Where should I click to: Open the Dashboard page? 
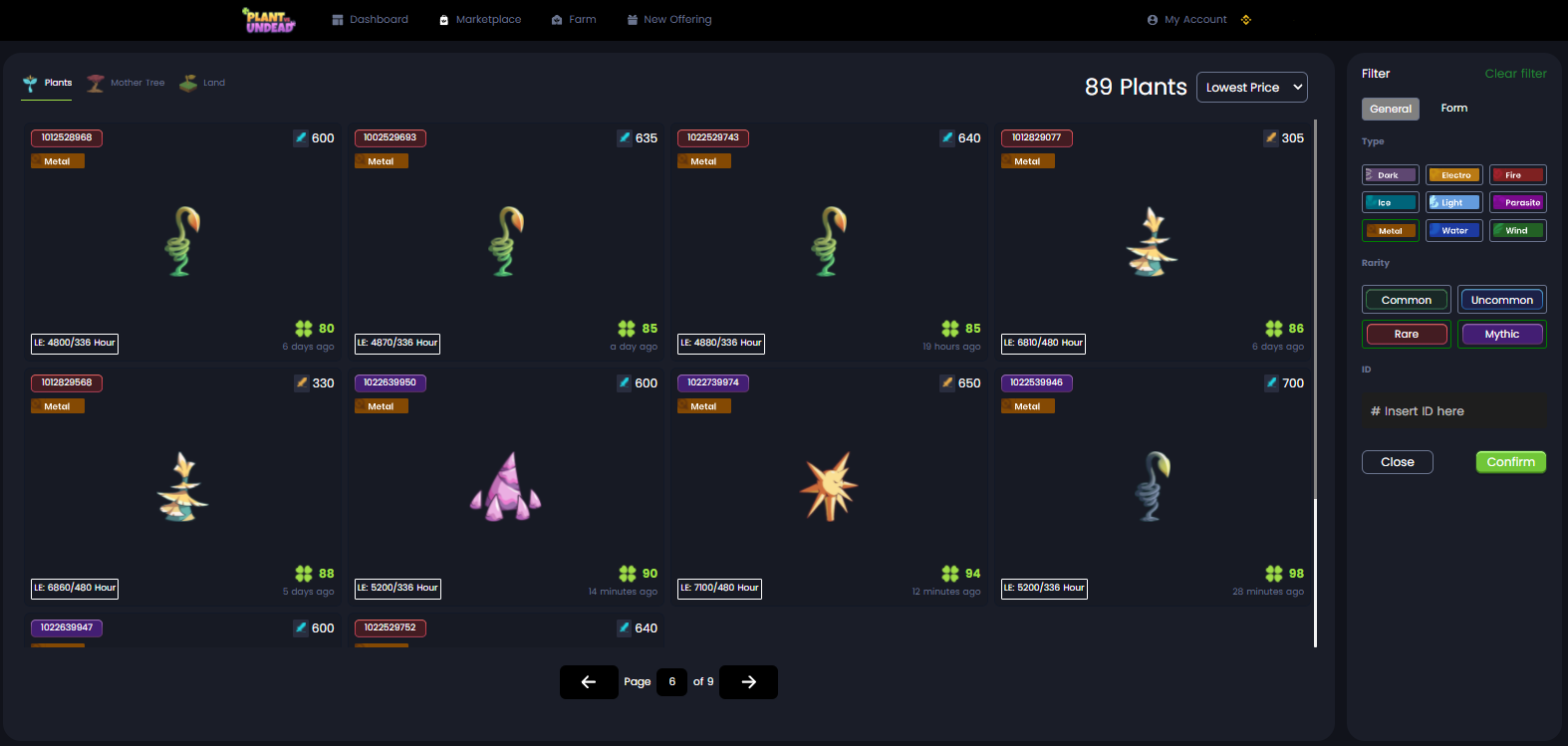(370, 20)
